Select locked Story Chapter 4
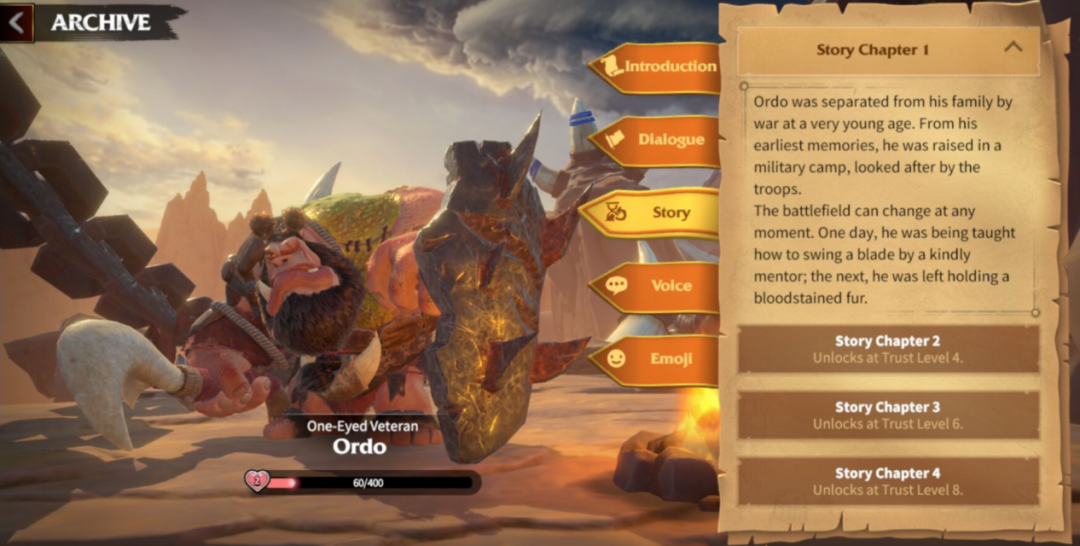This screenshot has height=546, width=1080. click(x=888, y=481)
